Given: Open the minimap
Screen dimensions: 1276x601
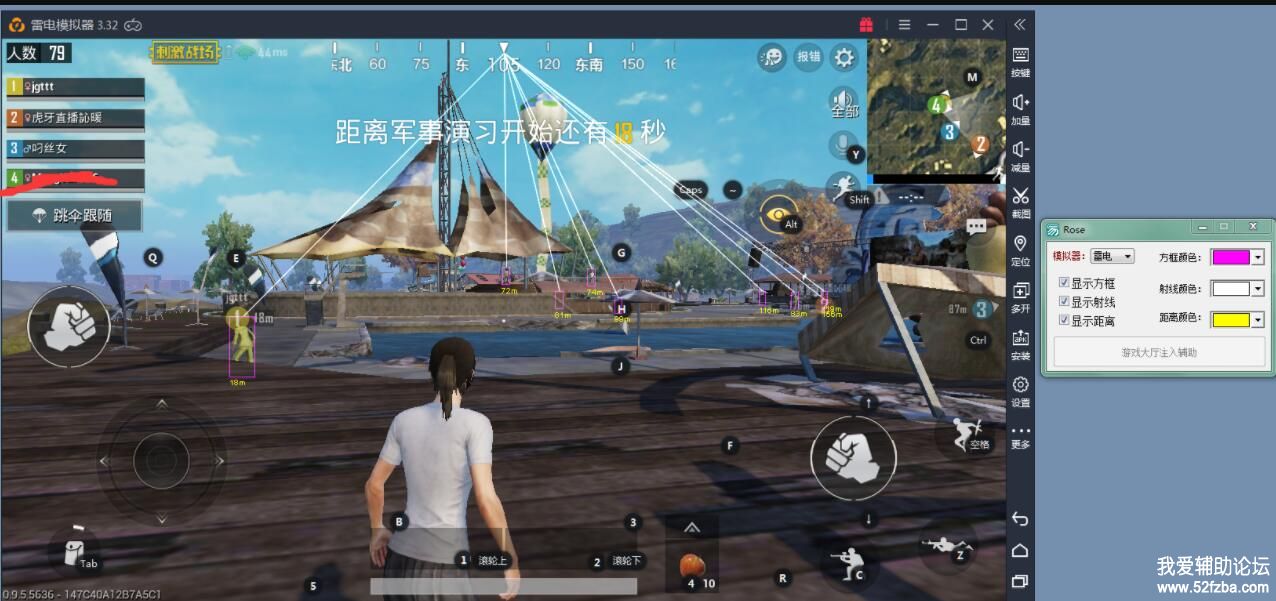Looking at the screenshot, I should 935,108.
